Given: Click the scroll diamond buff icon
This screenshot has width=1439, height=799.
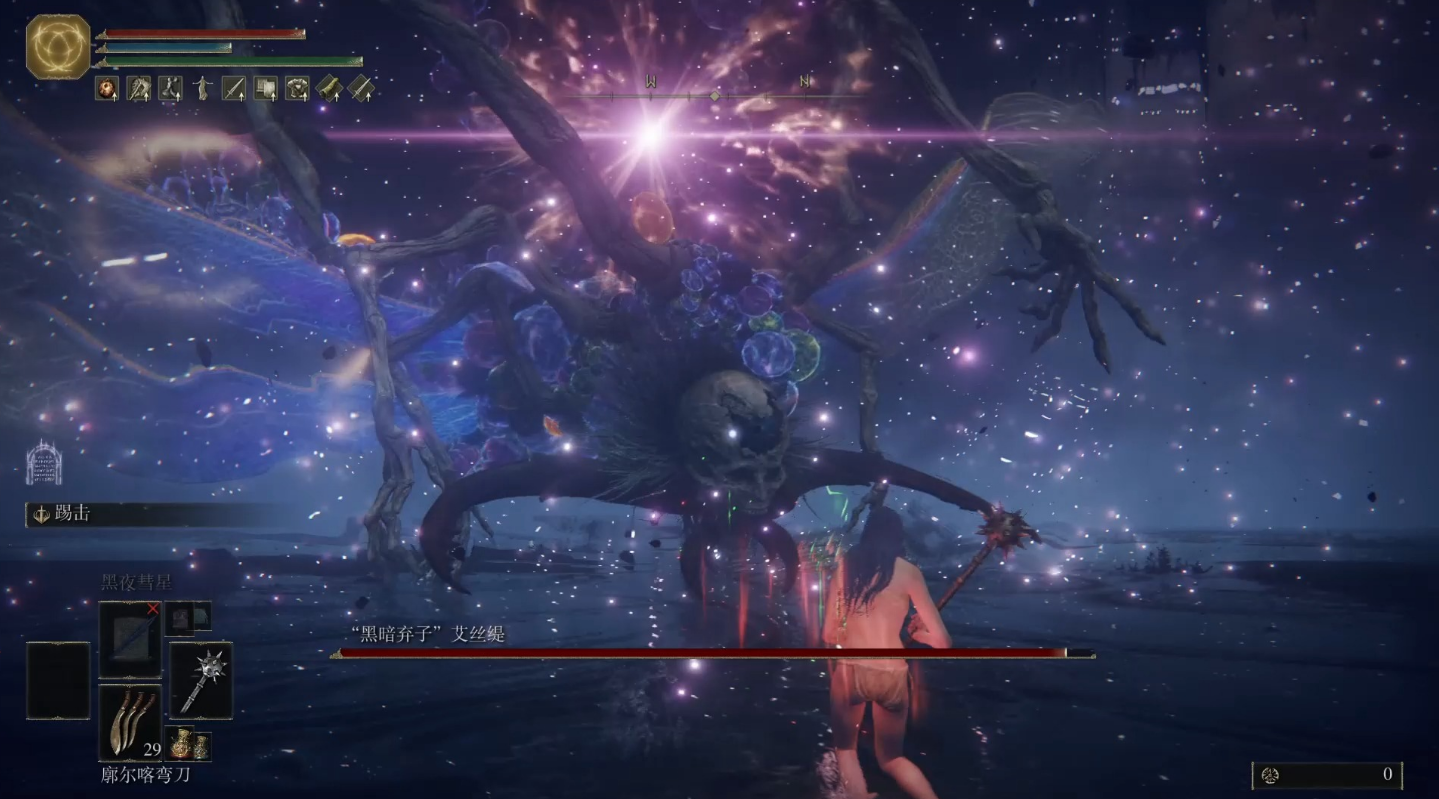Looking at the screenshot, I should [329, 88].
